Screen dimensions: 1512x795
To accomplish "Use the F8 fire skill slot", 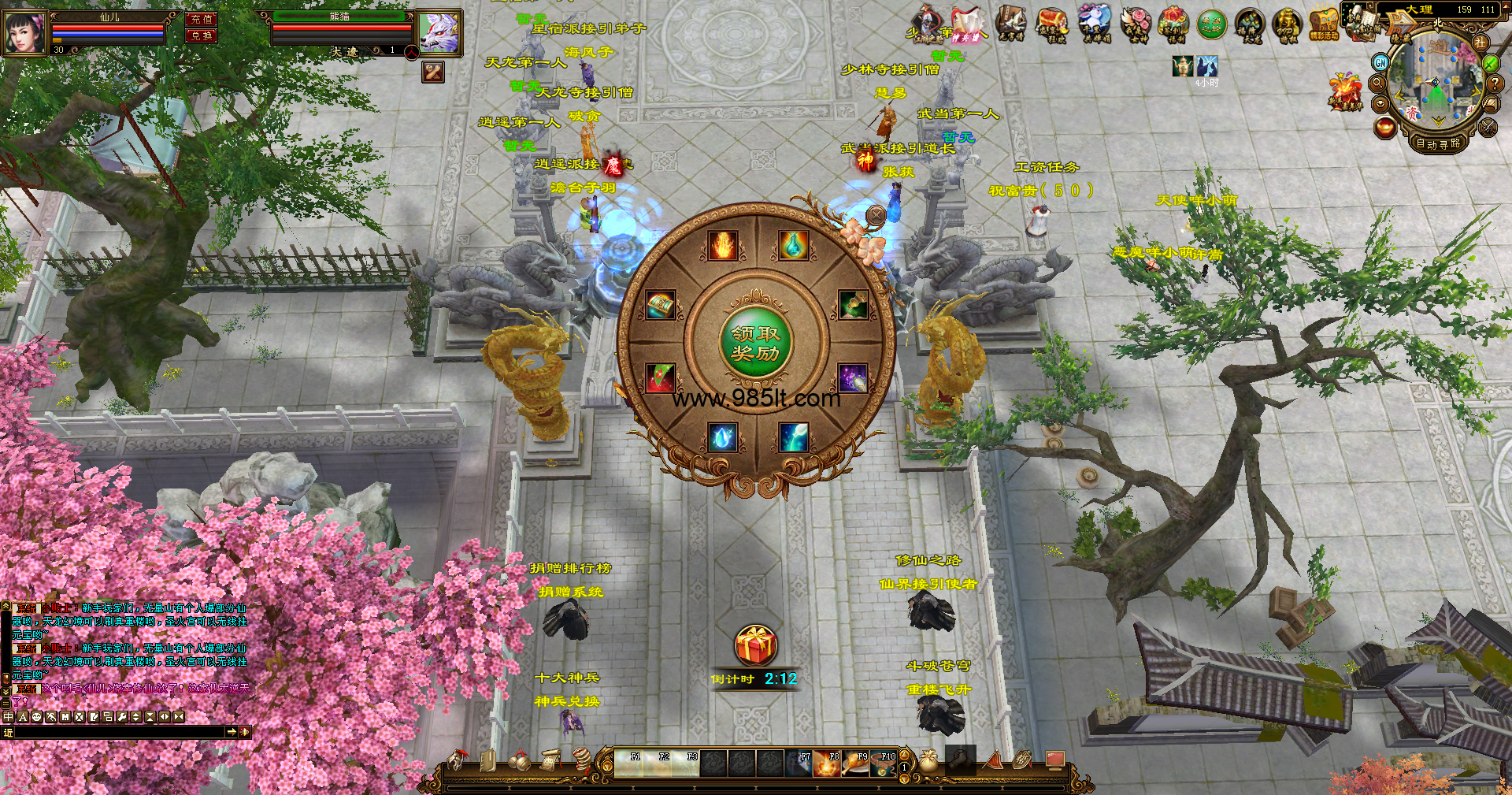I will pos(827,763).
